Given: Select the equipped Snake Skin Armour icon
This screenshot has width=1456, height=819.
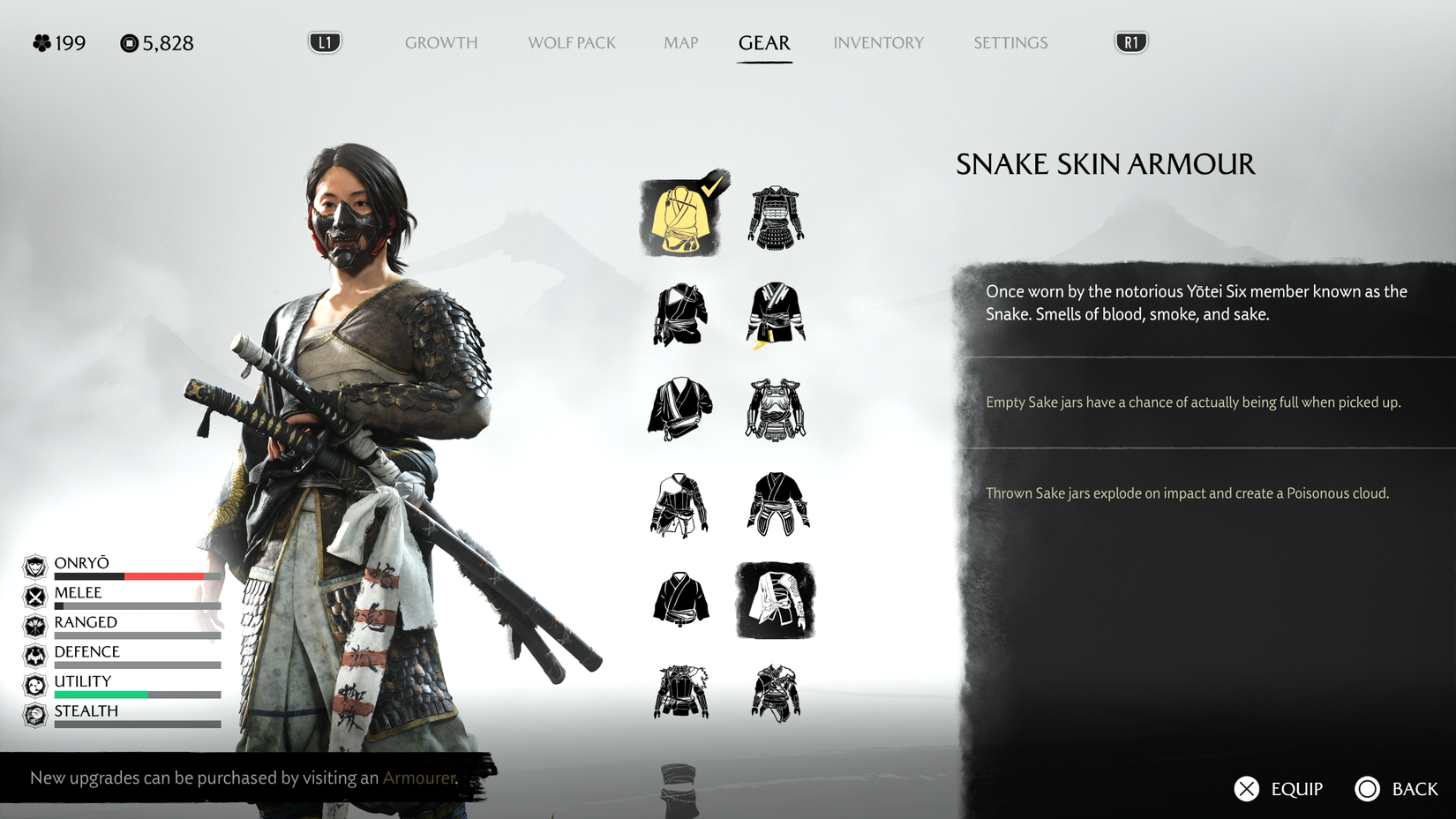Looking at the screenshot, I should point(679,218).
